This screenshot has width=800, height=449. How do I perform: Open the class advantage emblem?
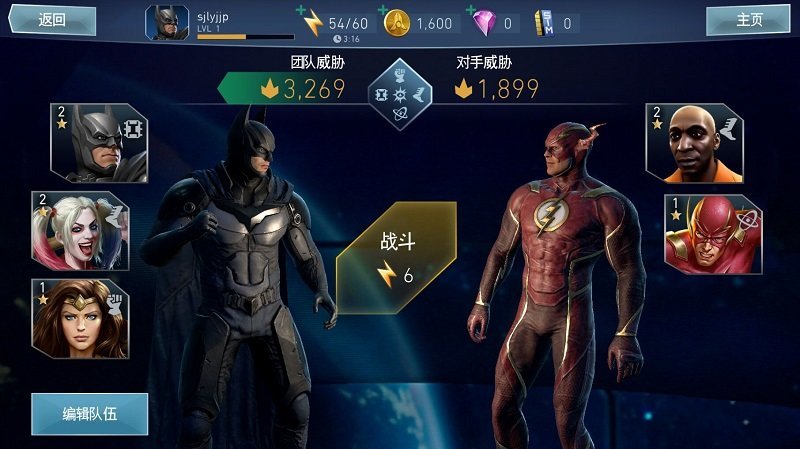[399, 94]
